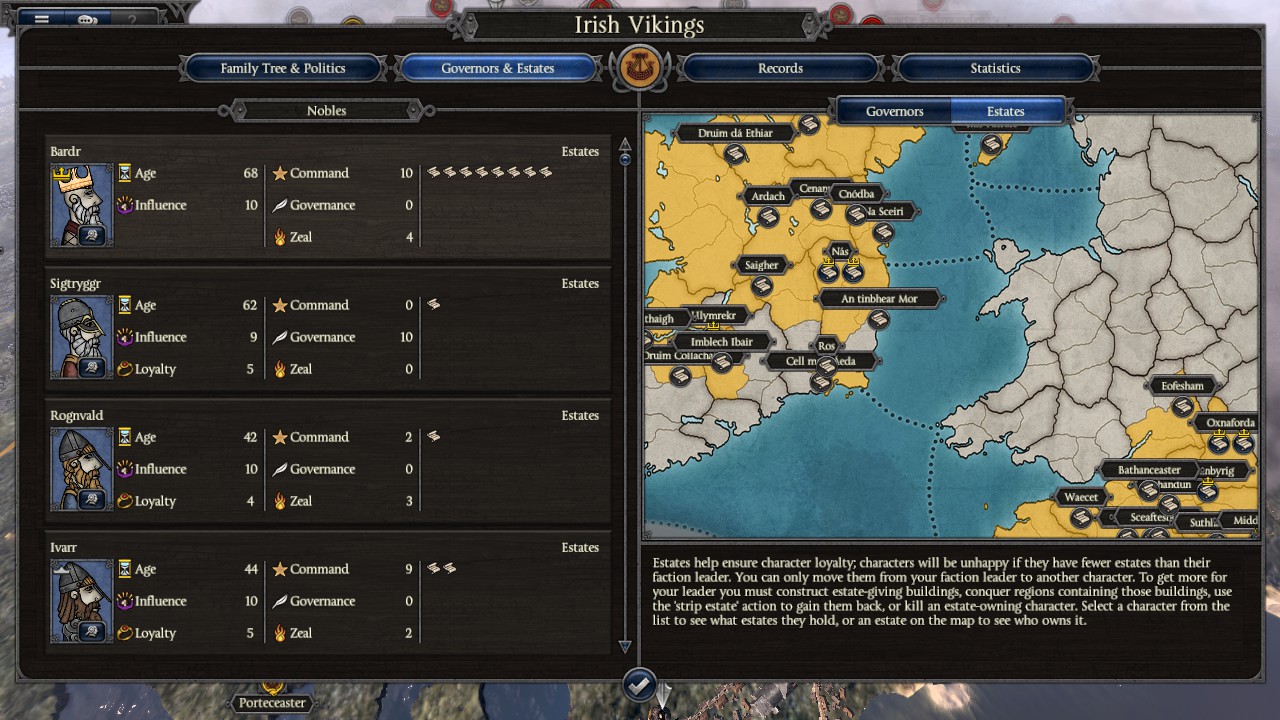Viewport: 1280px width, 720px height.
Task: Click the Waecet estate marker
Action: pos(1081,517)
